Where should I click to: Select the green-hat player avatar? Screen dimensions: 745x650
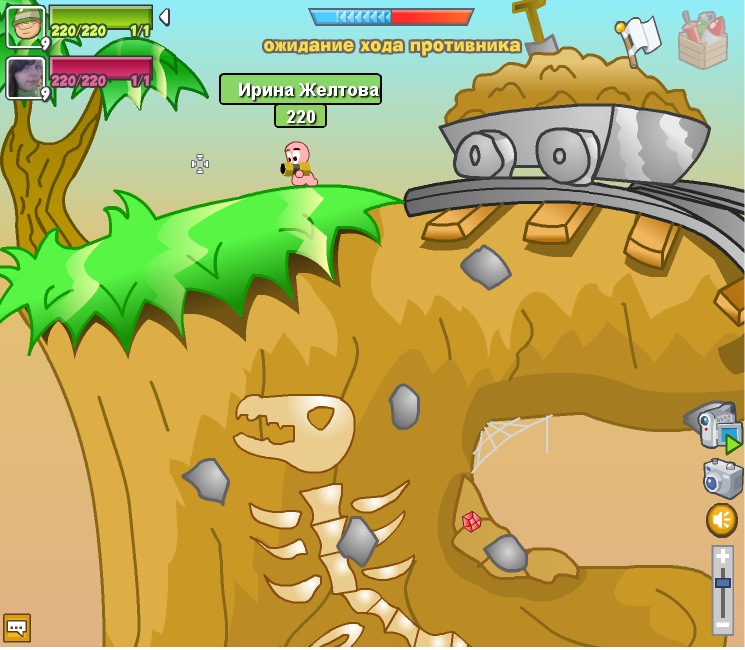(x=25, y=25)
